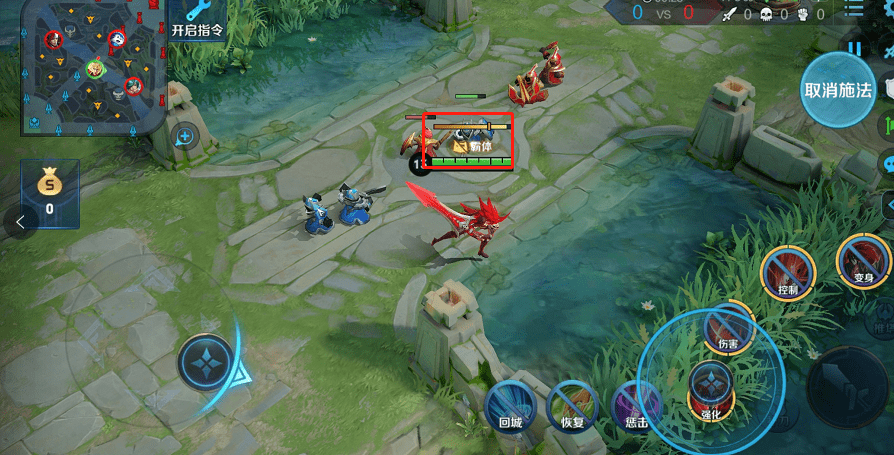Screen dimensions: 894x455
Task: Open the scoreboard list icon at top
Action: point(852,11)
